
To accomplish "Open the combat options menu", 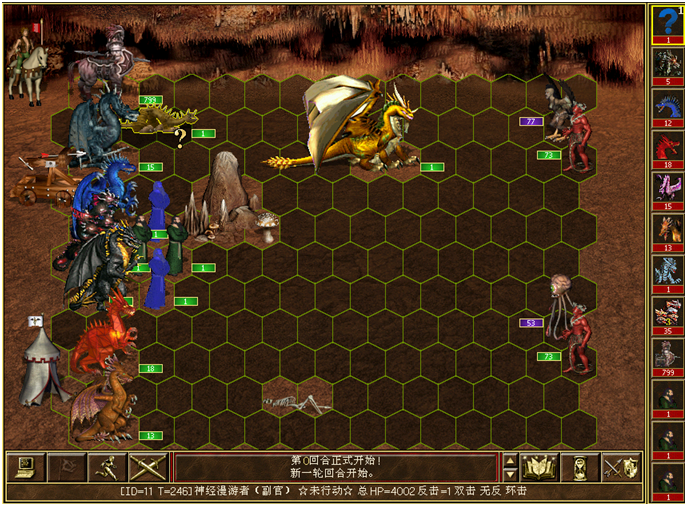I will 25,467.
